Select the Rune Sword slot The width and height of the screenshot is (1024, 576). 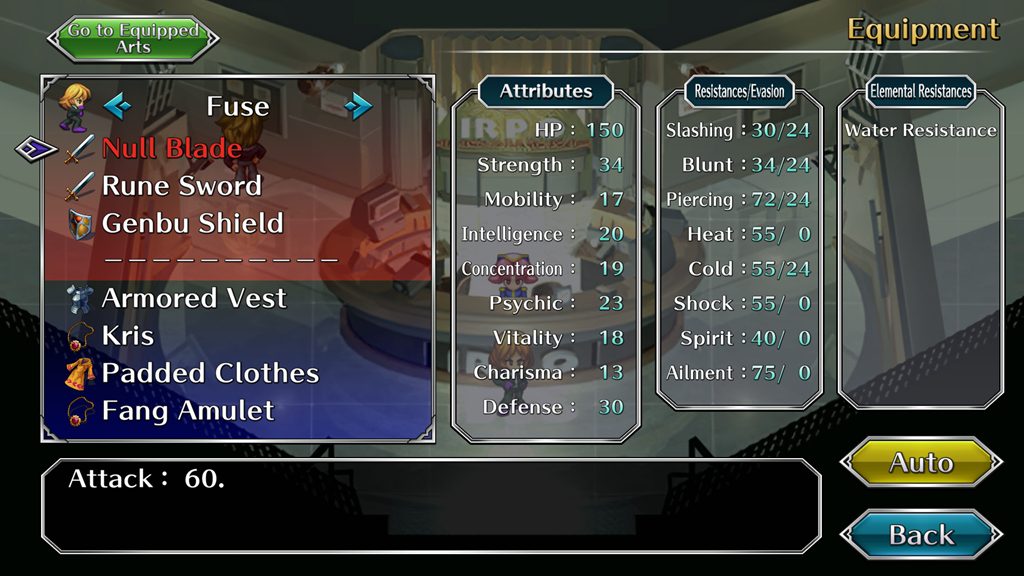coord(181,186)
